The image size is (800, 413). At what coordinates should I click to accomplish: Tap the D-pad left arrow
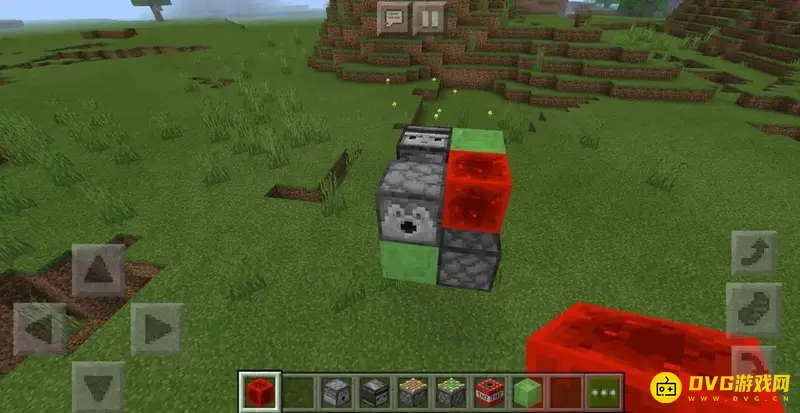40,328
